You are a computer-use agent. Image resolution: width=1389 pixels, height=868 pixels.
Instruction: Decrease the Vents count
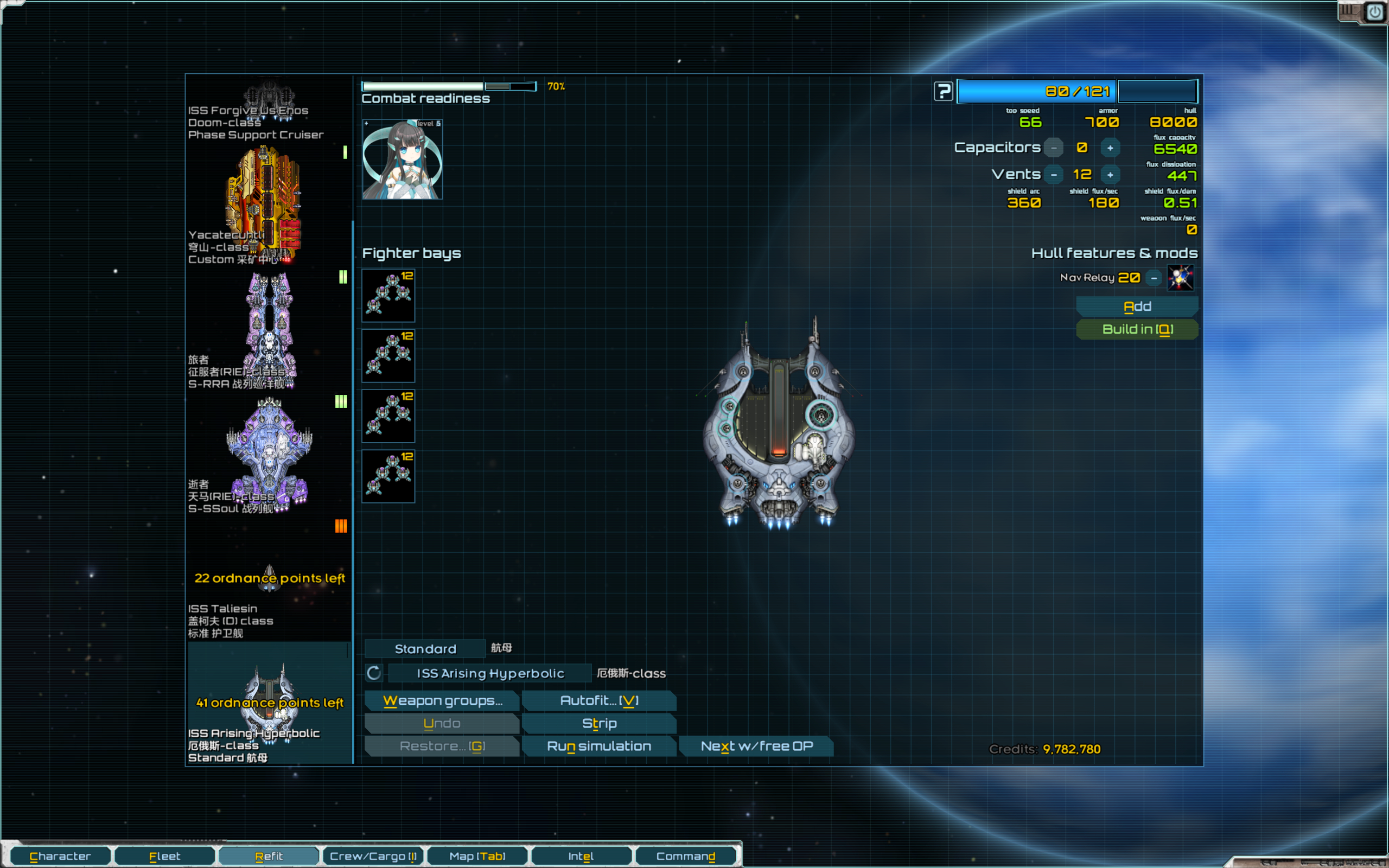pyautogui.click(x=1054, y=175)
